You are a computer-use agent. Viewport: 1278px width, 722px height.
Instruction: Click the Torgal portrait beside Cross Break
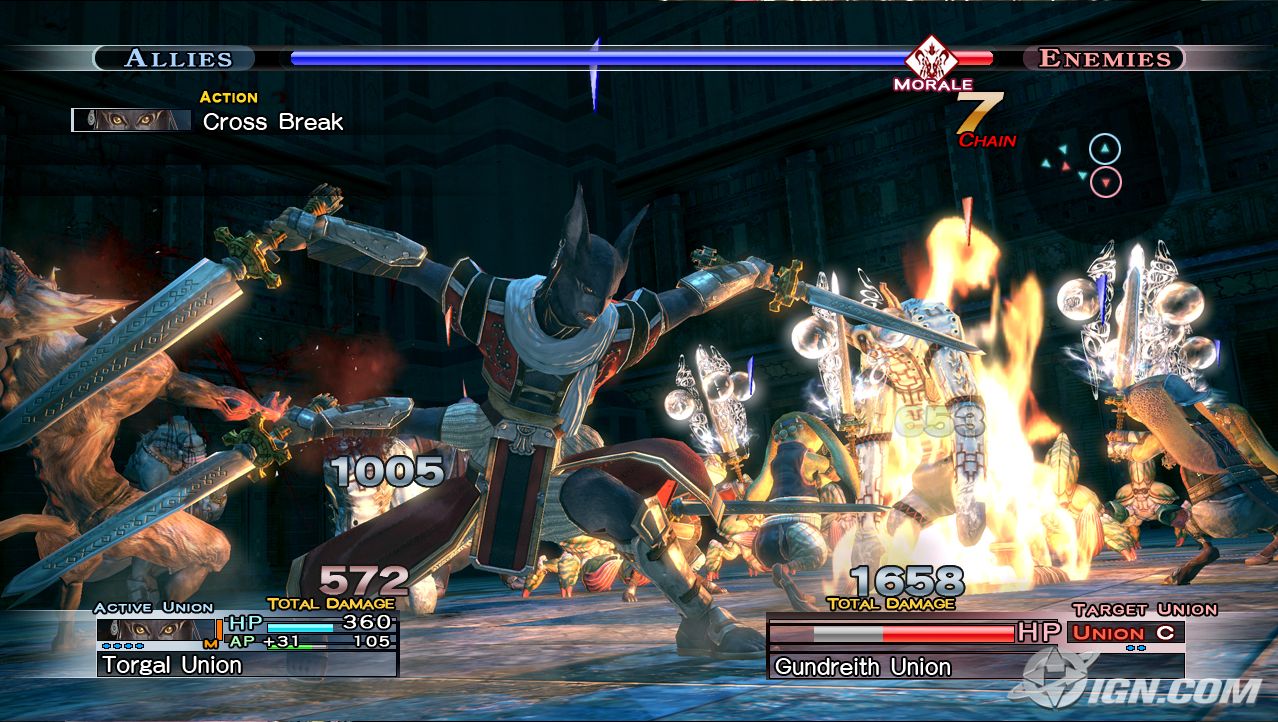[131, 120]
